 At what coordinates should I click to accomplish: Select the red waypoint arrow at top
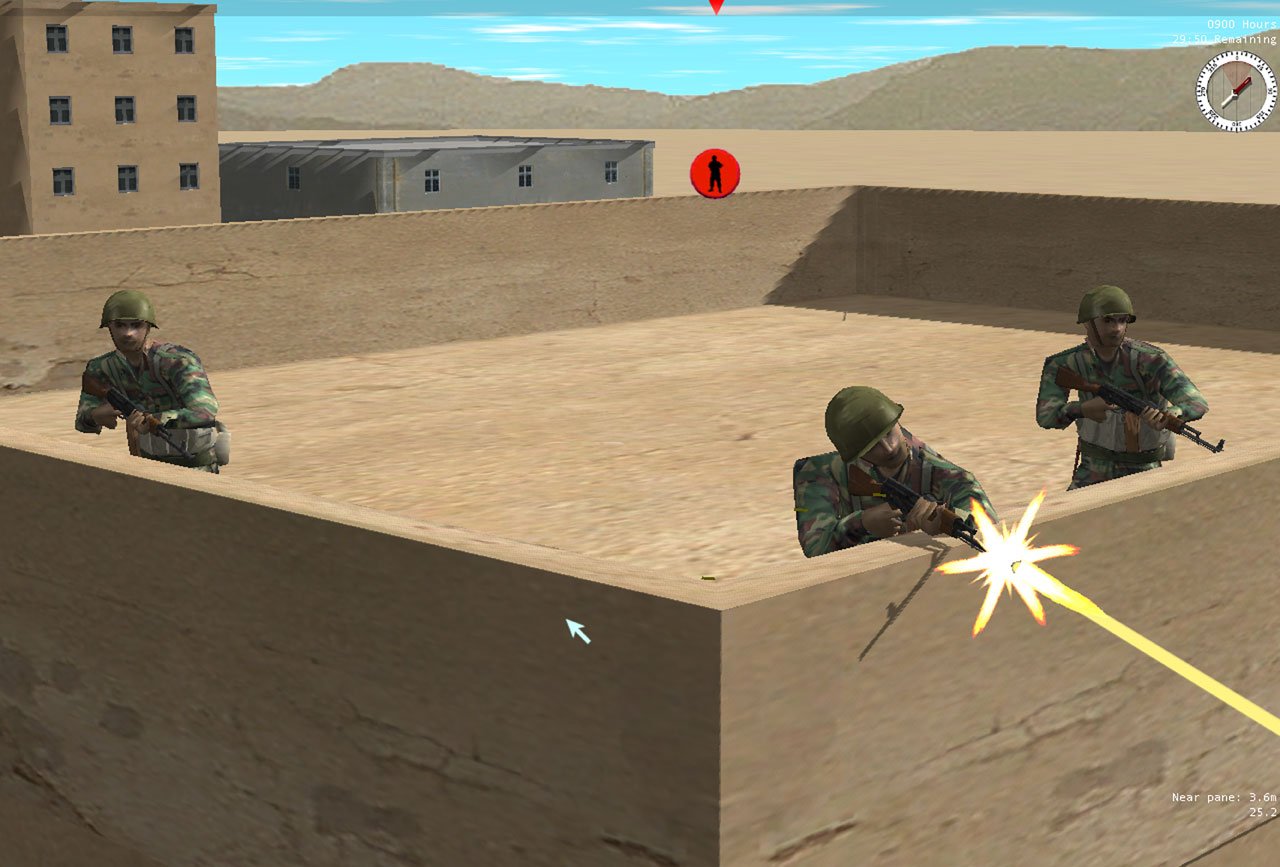714,5
